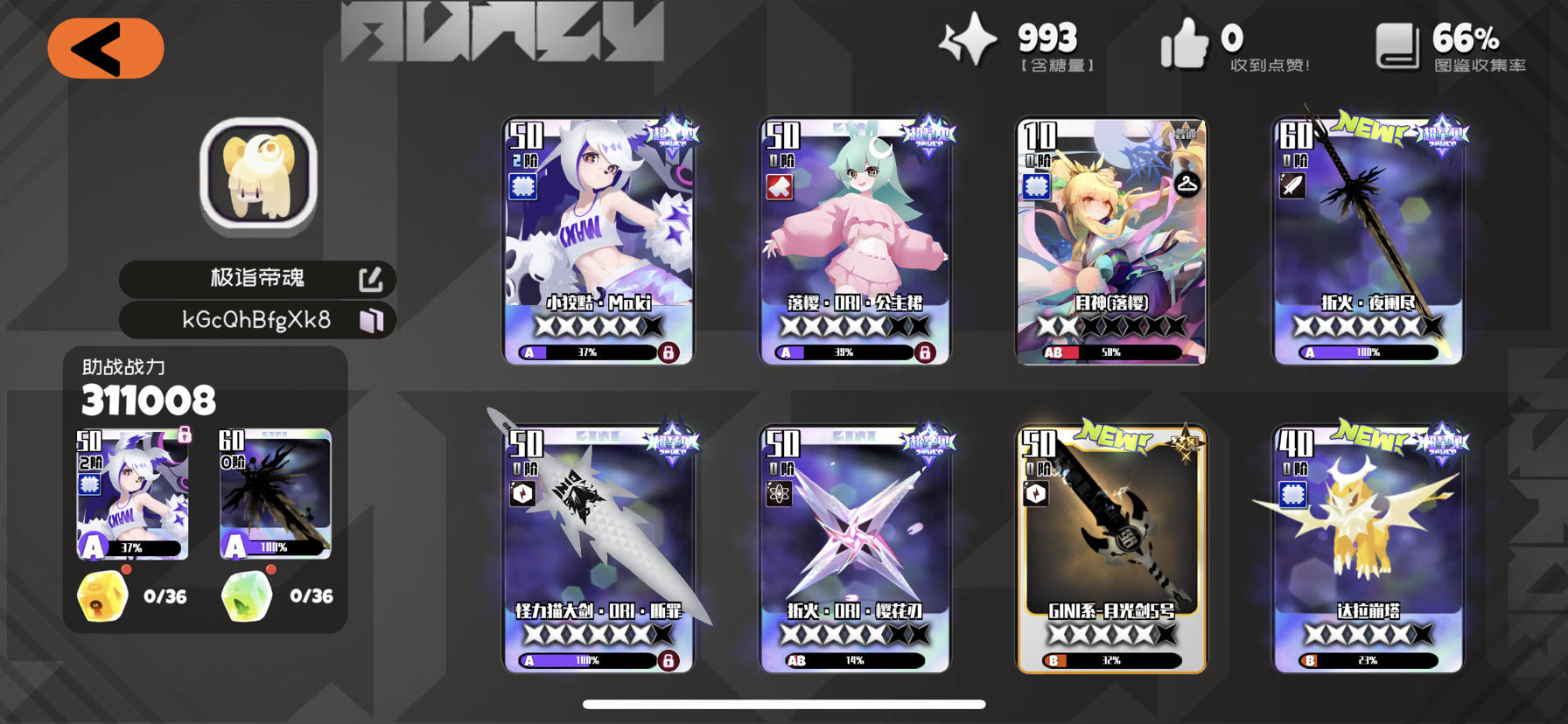Click the red lock on 落樱·ORI·公主裙
This screenshot has height=724, width=1568.
point(924,352)
